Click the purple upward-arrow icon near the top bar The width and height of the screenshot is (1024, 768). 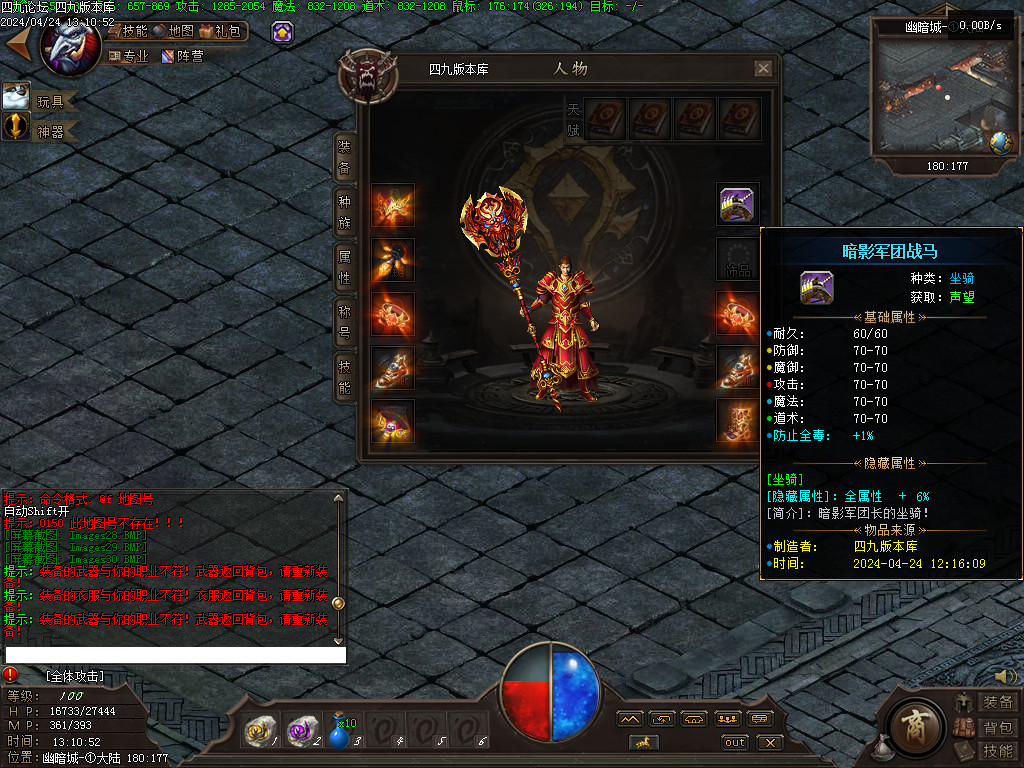point(283,32)
